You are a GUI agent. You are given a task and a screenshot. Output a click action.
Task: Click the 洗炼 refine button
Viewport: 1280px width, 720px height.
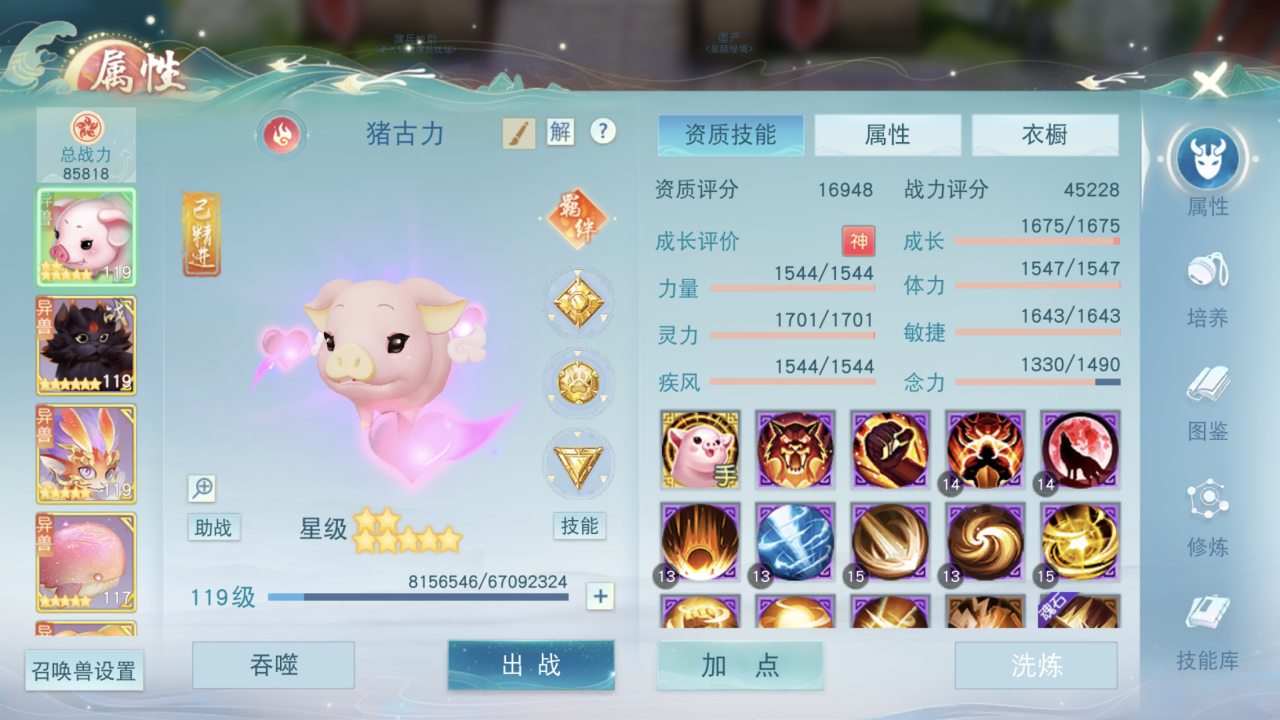(x=1036, y=665)
